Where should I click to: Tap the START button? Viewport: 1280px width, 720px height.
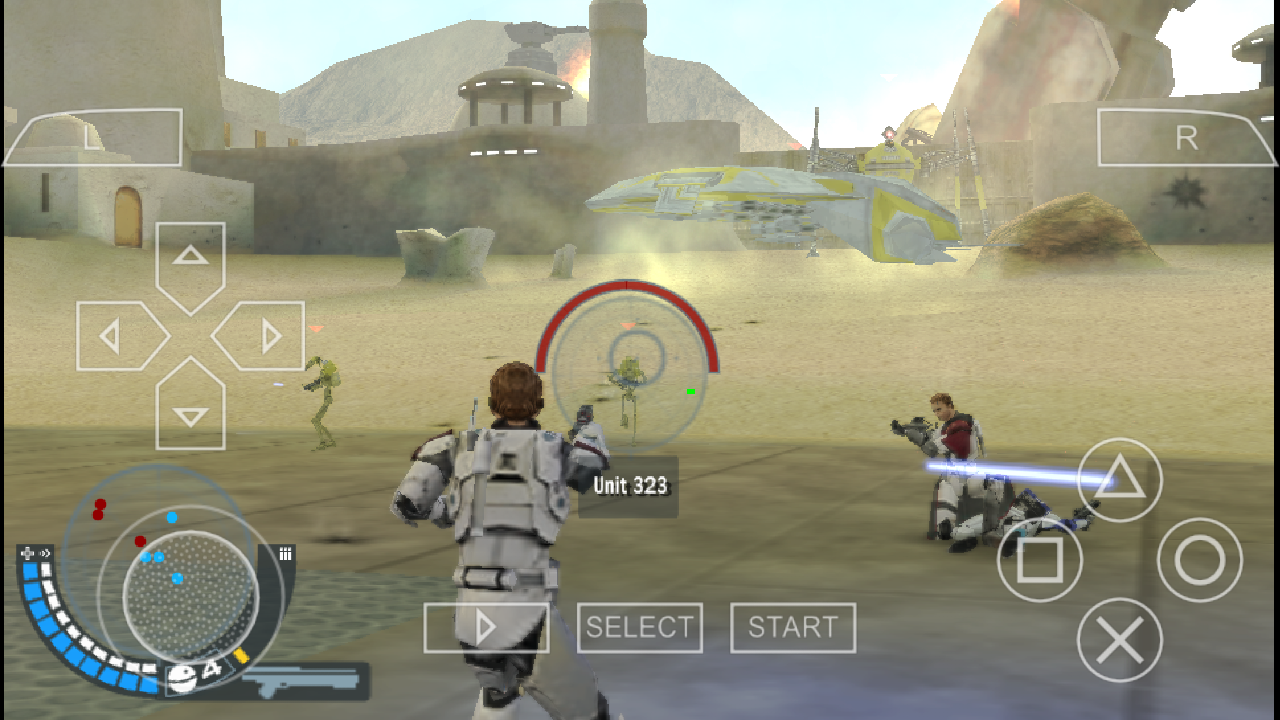pyautogui.click(x=793, y=628)
